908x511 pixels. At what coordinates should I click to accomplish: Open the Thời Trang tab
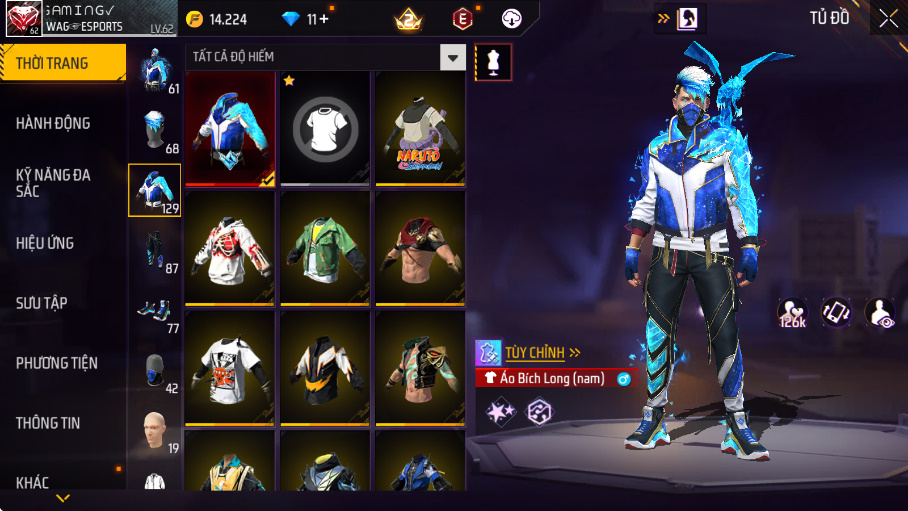coord(62,63)
